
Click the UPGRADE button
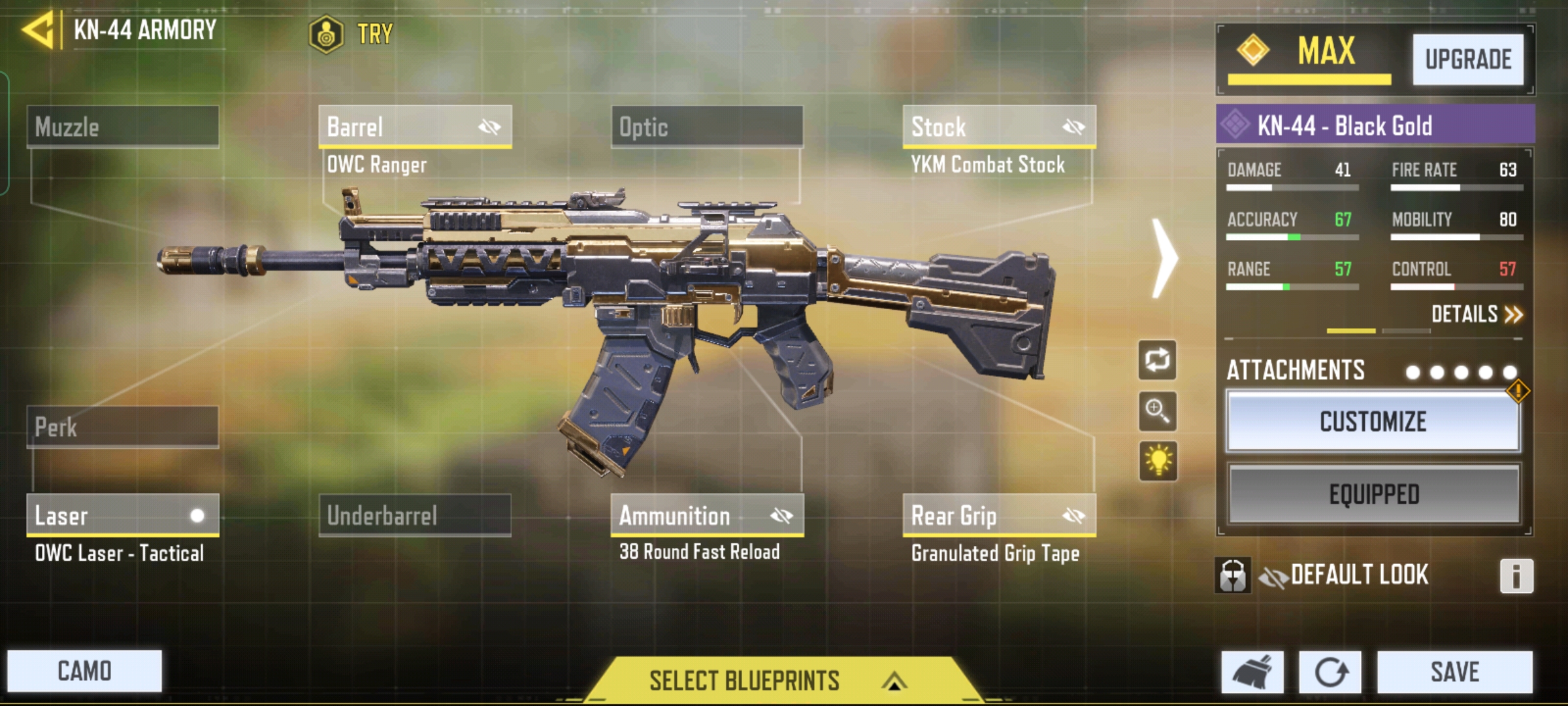tap(1467, 59)
